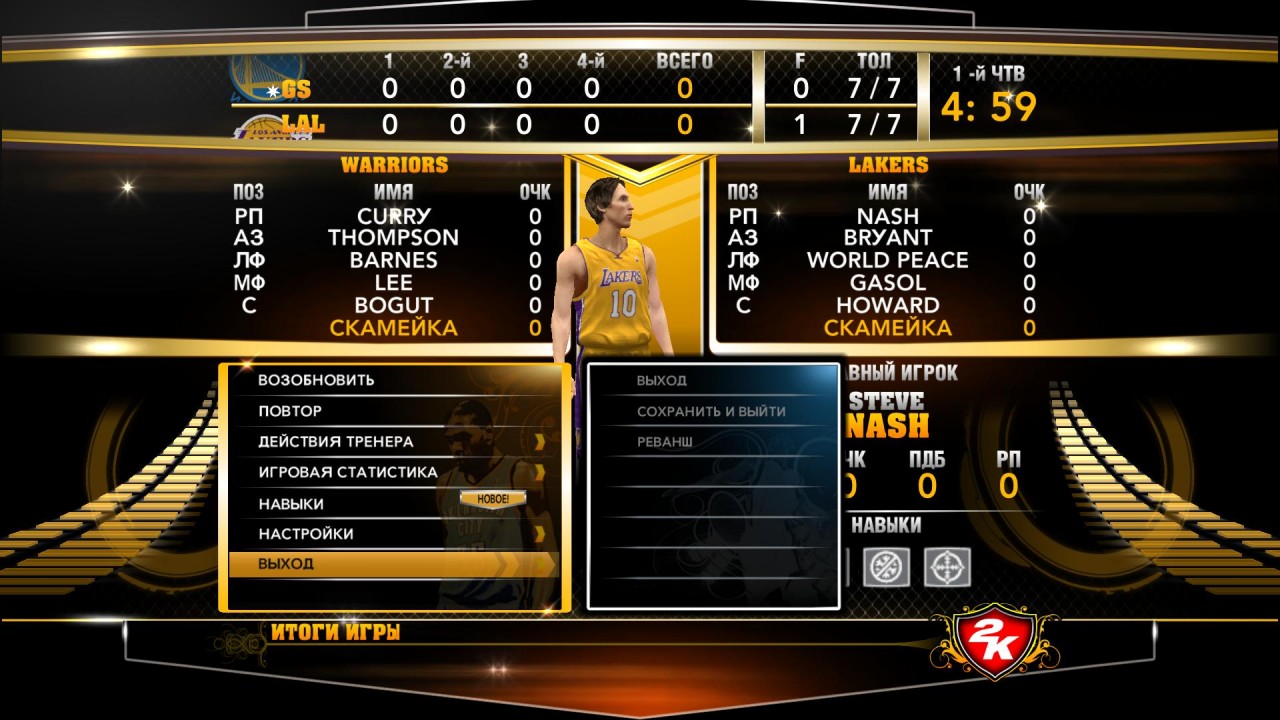Select highlighted ВЫХОД in the left pause menu
1280x720 pixels.
pyautogui.click(x=286, y=564)
